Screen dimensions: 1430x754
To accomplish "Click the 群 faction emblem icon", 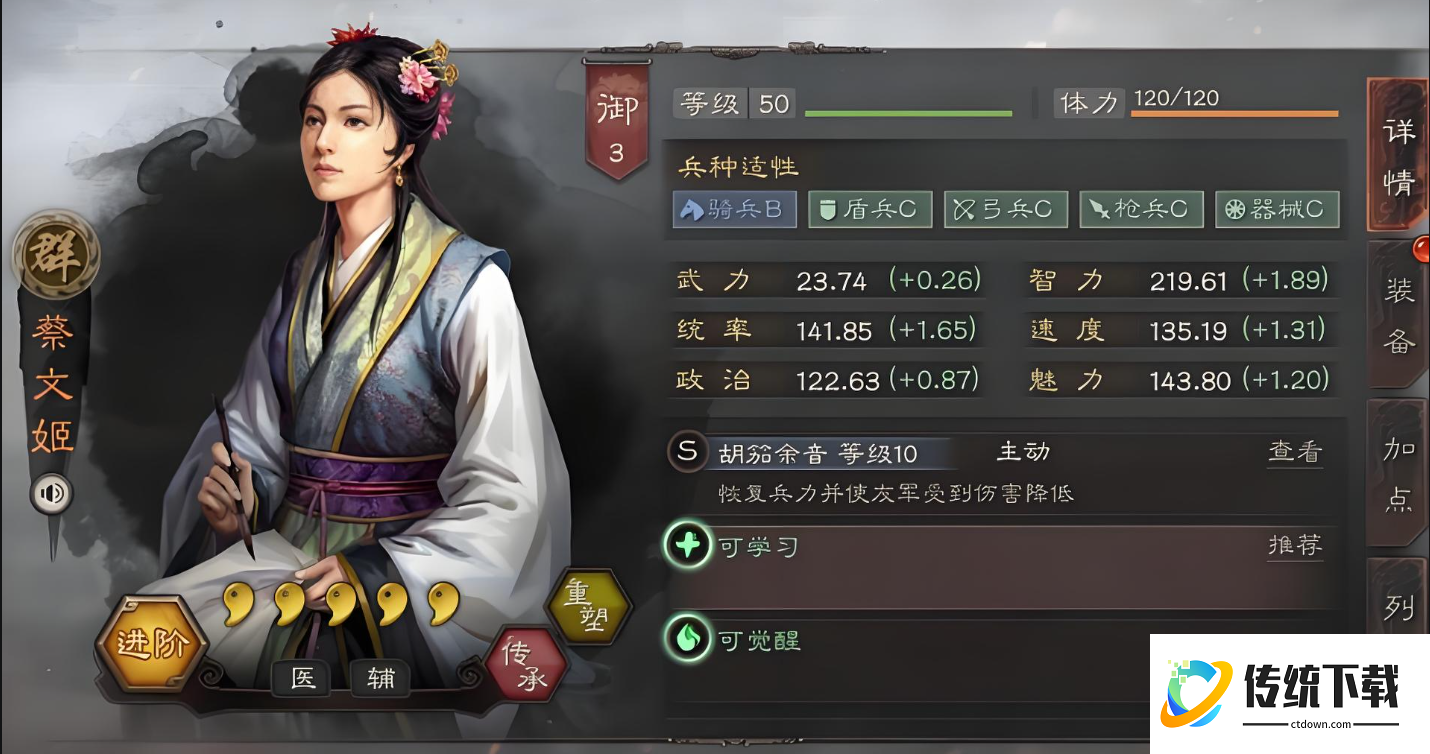I will point(55,255).
